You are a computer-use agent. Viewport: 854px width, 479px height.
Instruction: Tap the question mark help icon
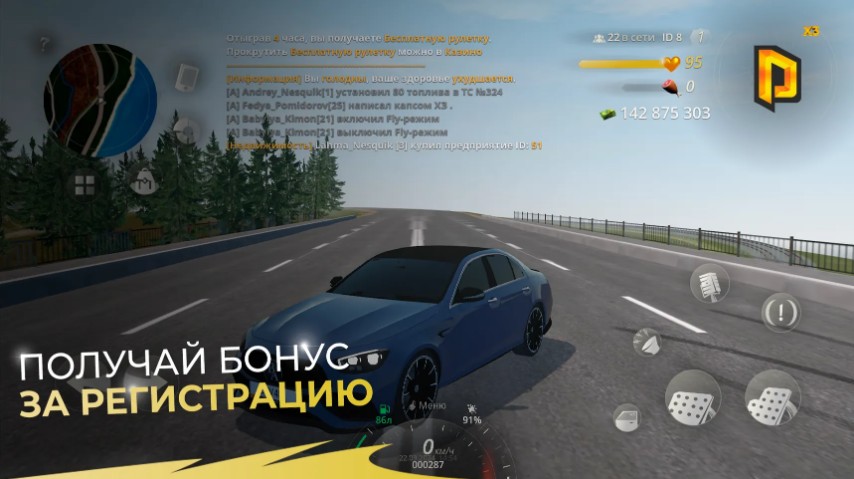point(45,45)
